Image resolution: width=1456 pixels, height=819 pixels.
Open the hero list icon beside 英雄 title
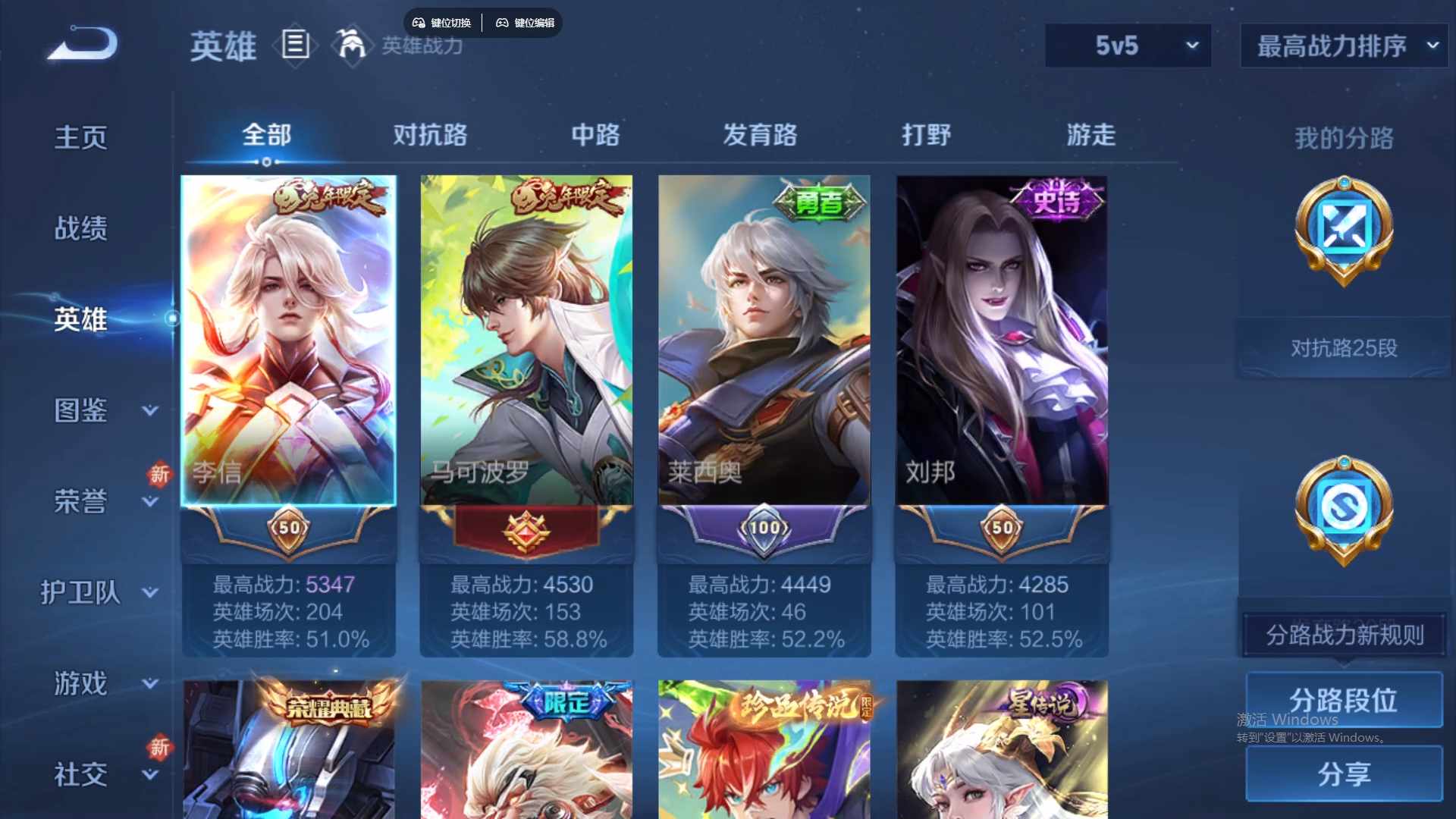pyautogui.click(x=295, y=45)
